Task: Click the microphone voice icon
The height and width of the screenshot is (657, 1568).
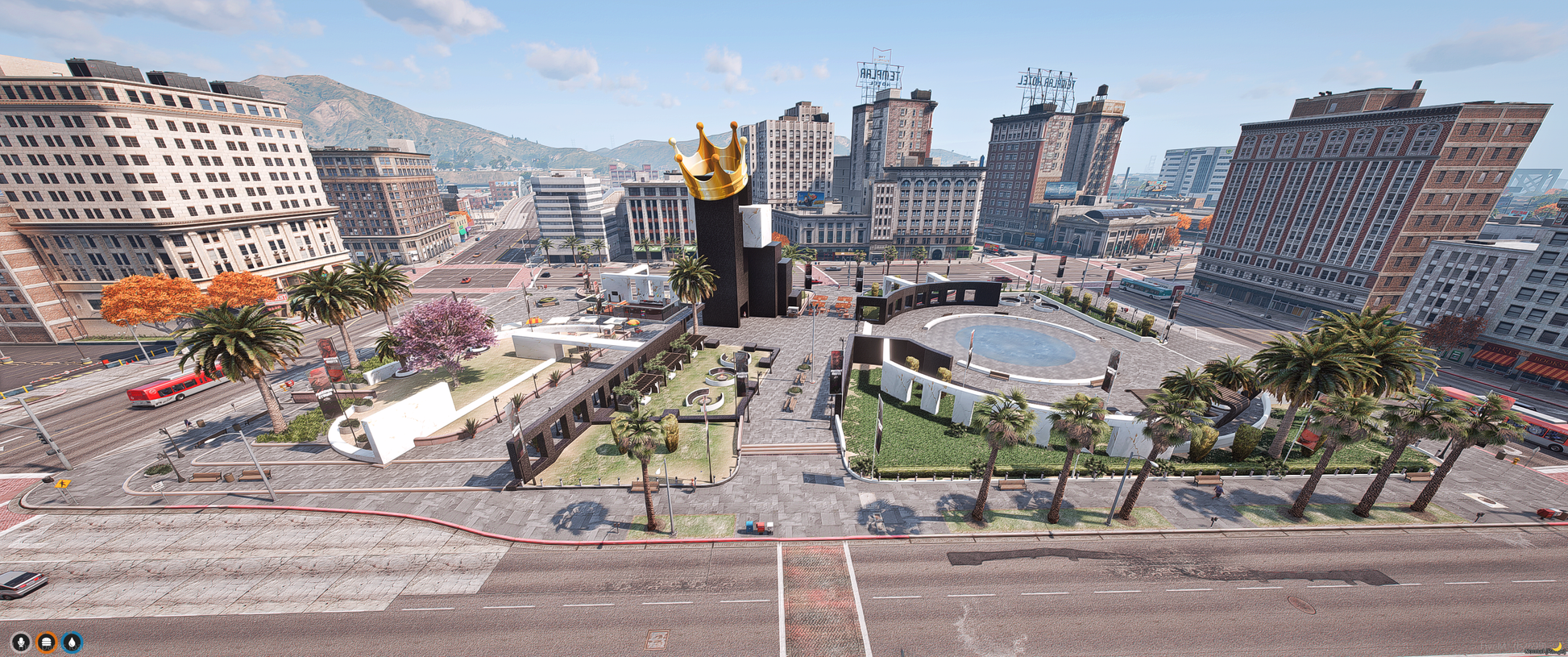Action: pyautogui.click(x=21, y=642)
